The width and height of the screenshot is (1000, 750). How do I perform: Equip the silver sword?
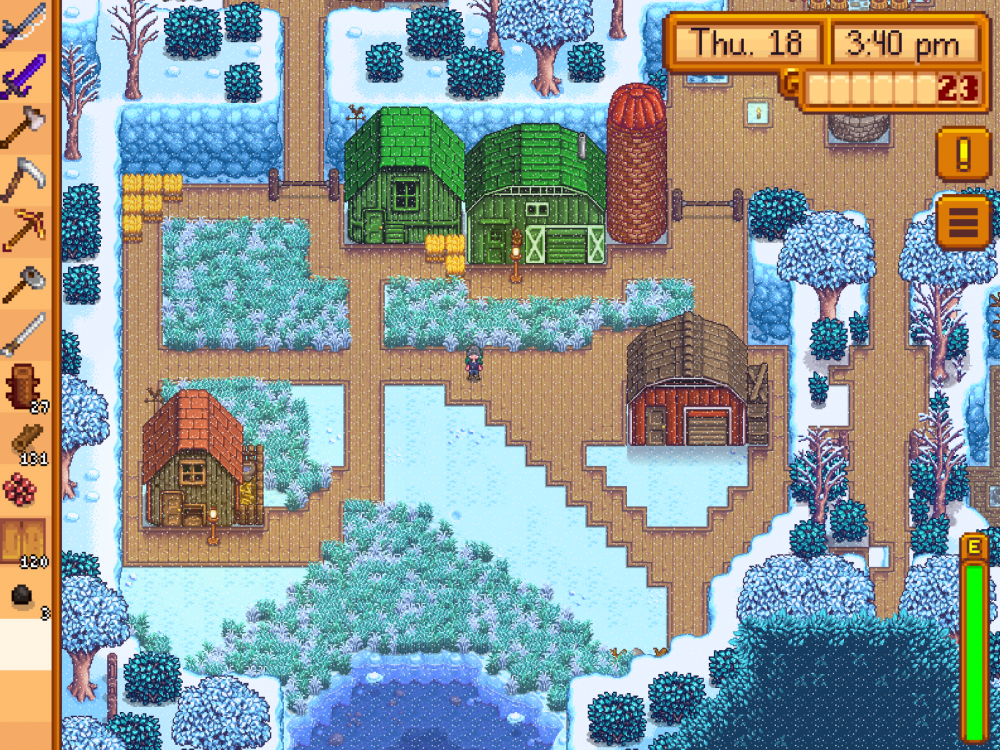coord(25,335)
